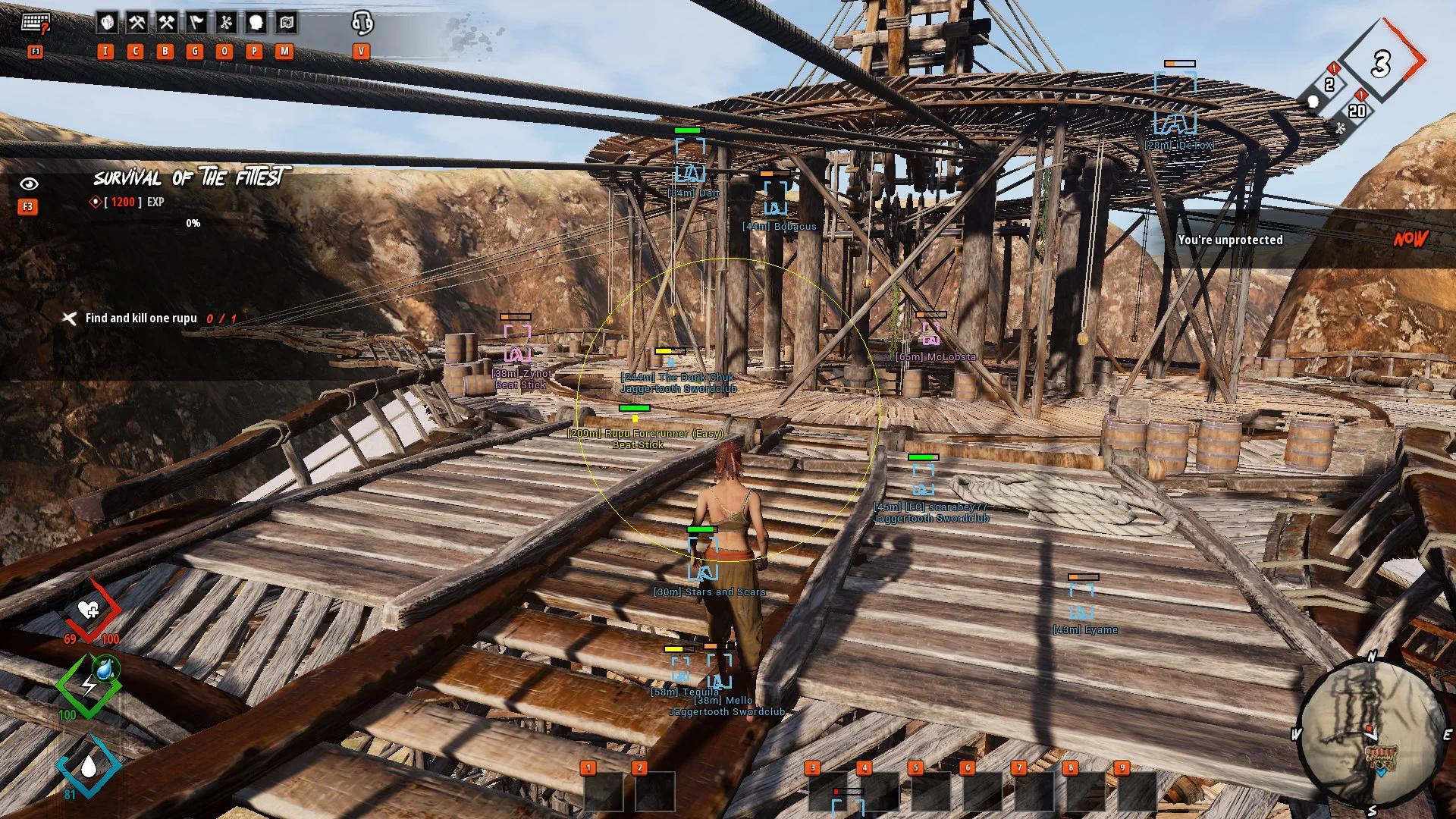The width and height of the screenshot is (1456, 819).
Task: Open building via the two crossed hammers icon
Action: [x=166, y=23]
